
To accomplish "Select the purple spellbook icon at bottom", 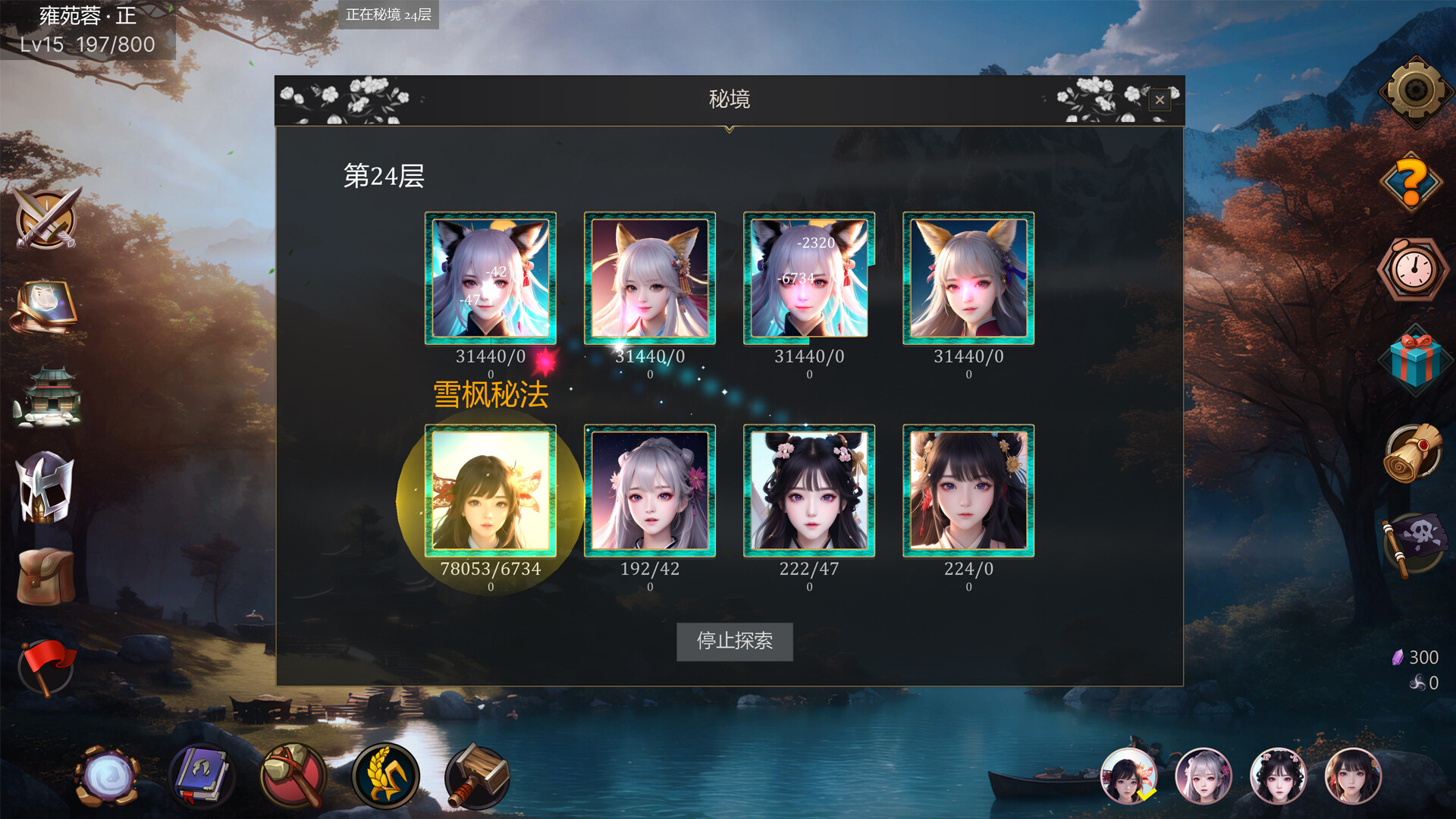I will tap(201, 776).
